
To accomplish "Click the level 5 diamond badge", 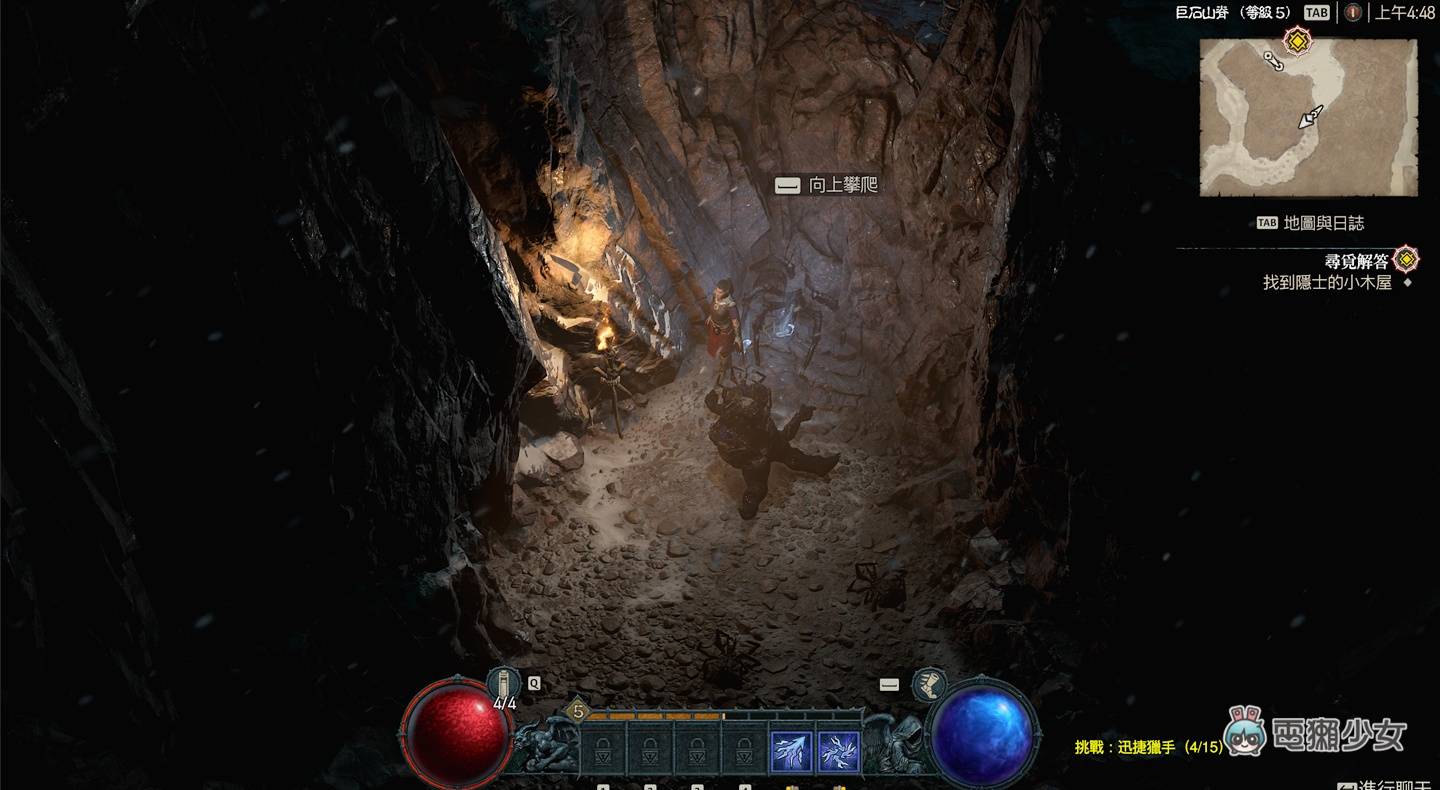I will point(577,712).
